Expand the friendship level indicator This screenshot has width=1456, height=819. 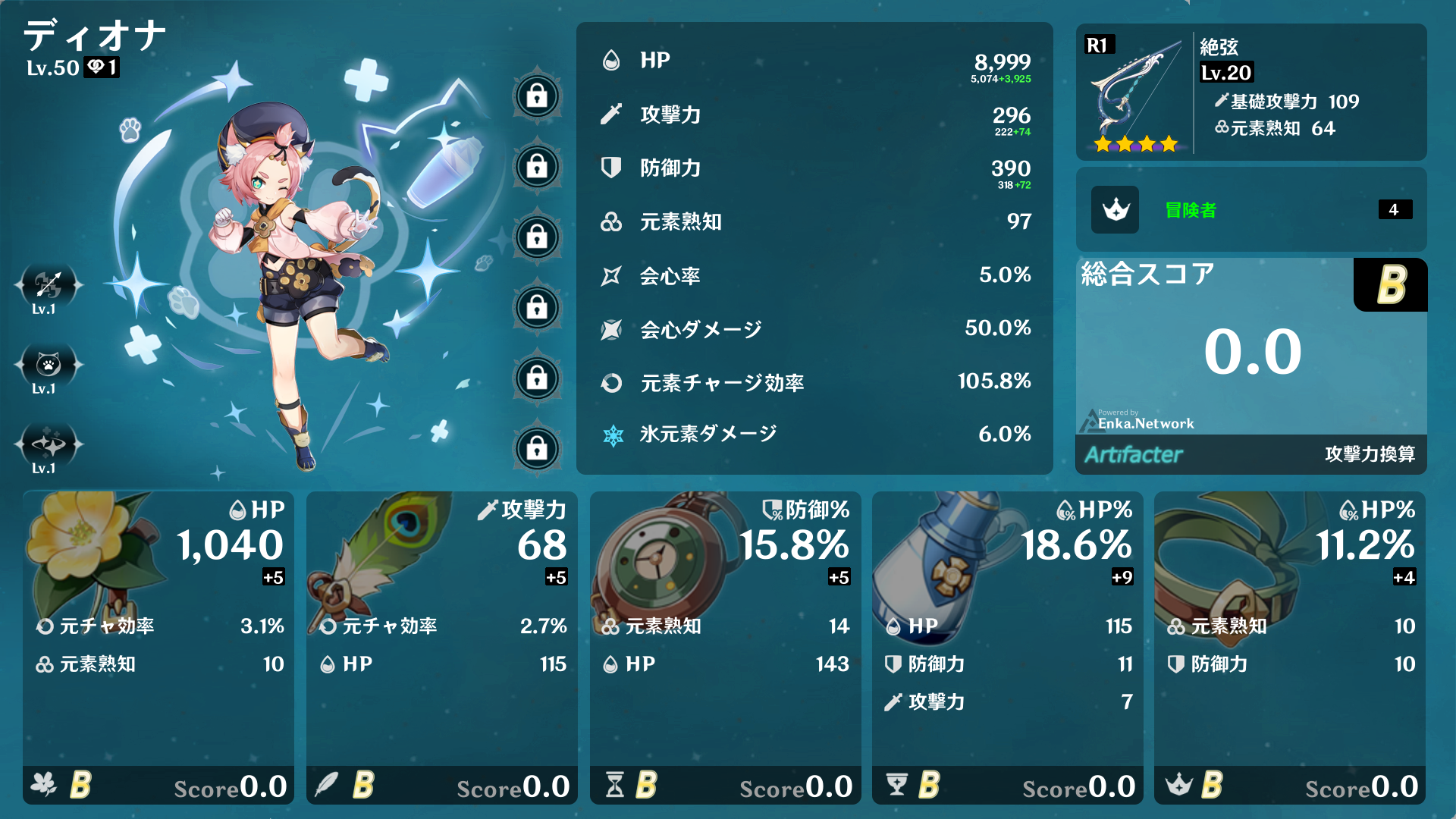pyautogui.click(x=99, y=67)
